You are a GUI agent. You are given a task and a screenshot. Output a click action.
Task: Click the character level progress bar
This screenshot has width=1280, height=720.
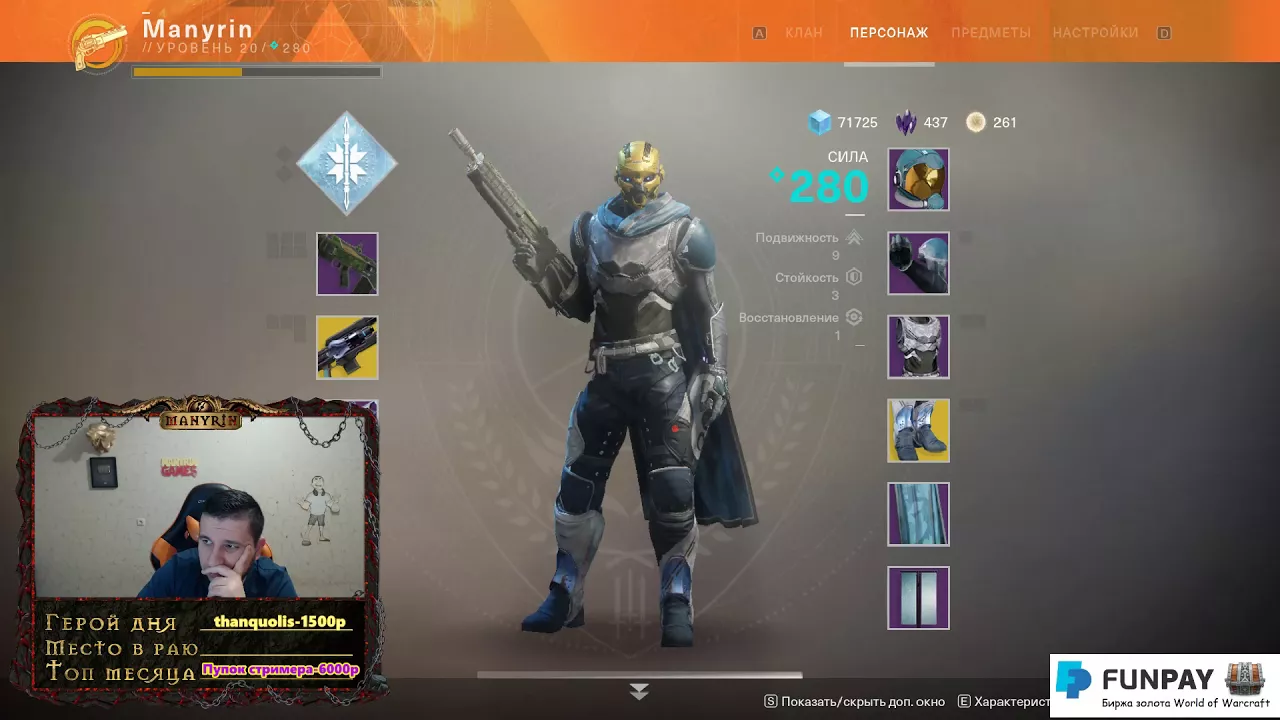(255, 71)
